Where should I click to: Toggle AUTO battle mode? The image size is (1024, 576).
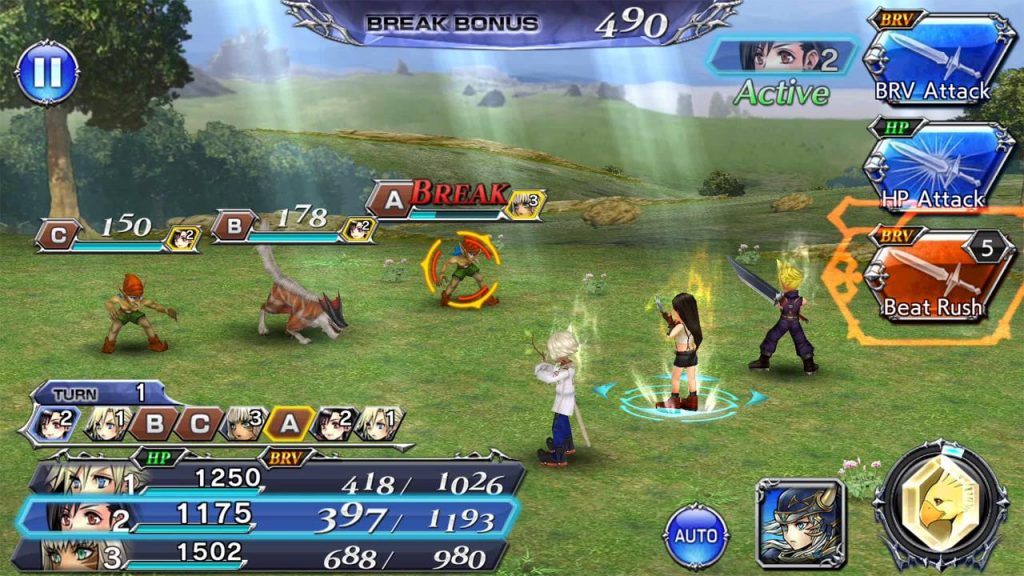click(x=696, y=536)
